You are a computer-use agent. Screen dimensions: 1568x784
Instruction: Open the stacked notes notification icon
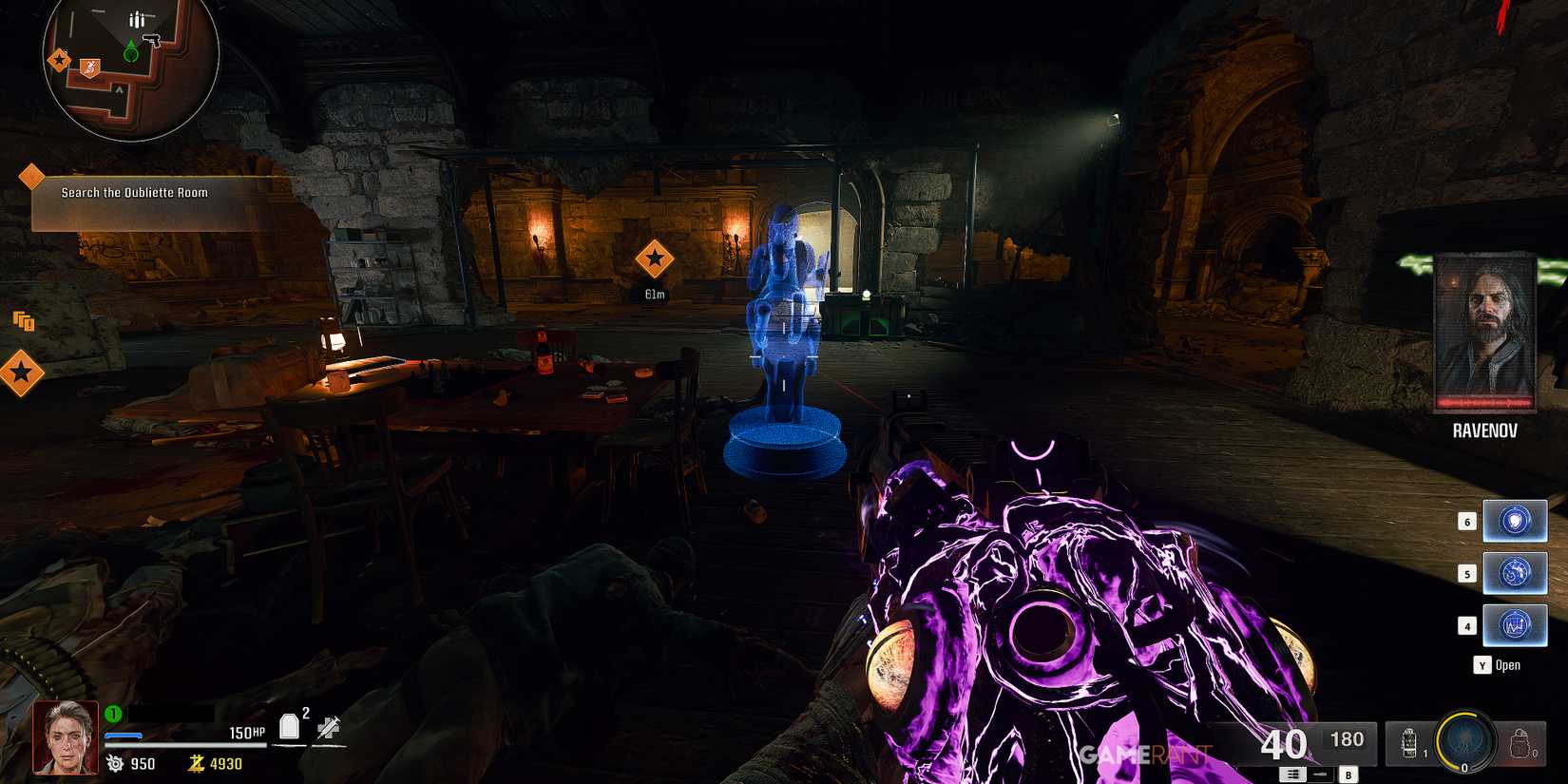[21, 323]
